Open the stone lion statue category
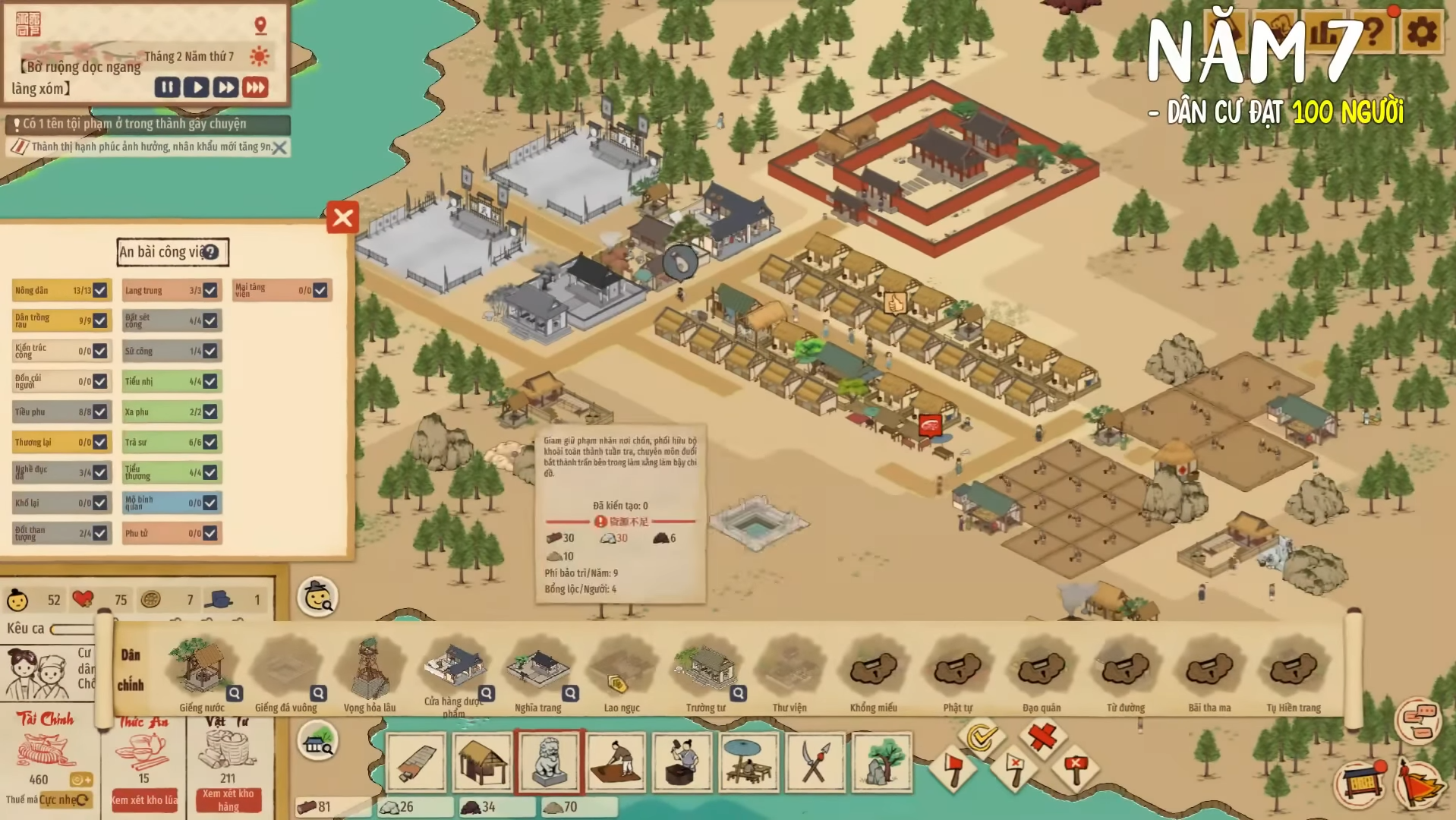1456x820 pixels. (549, 762)
